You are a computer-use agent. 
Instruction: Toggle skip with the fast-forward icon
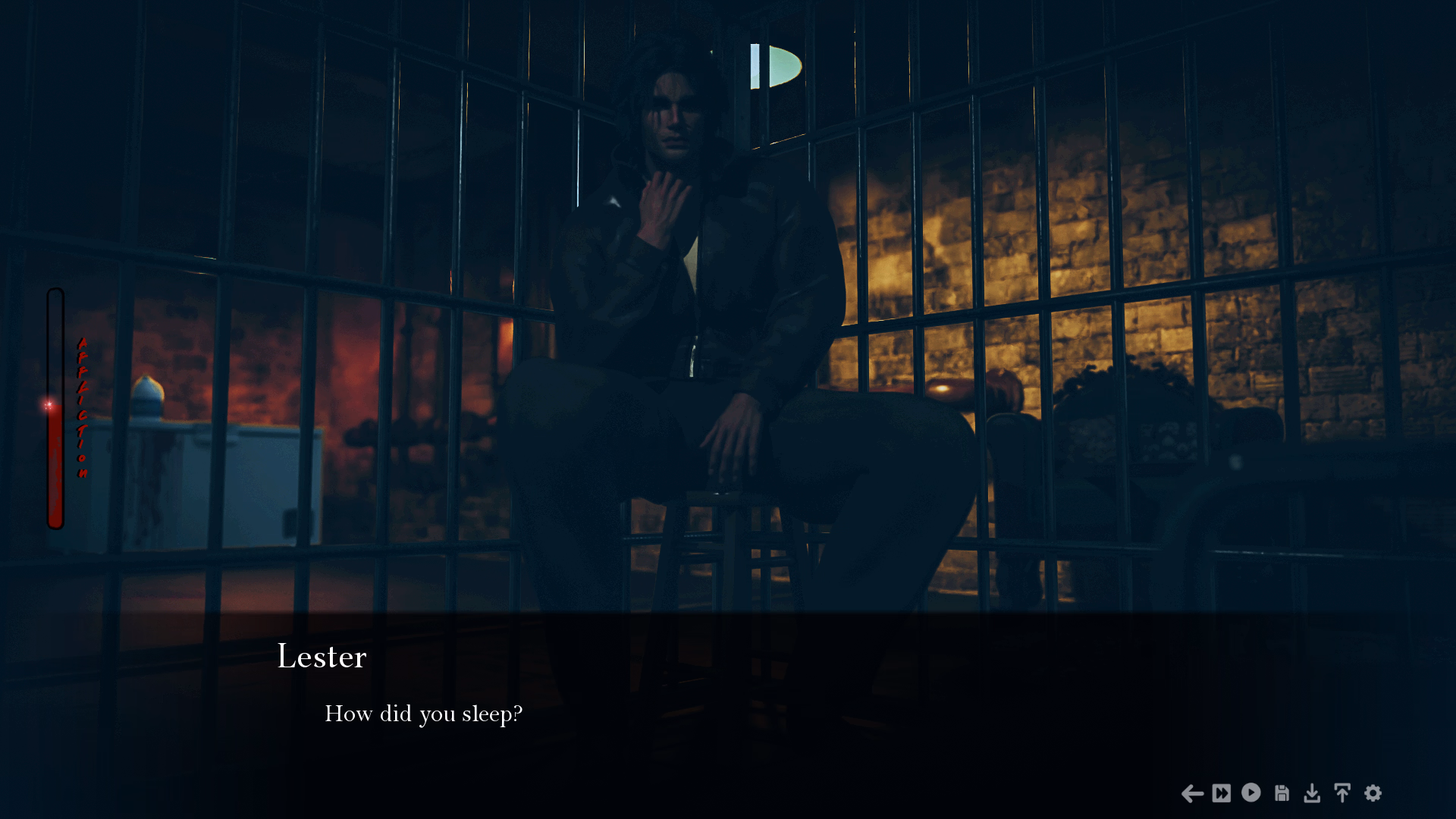coord(1222,793)
